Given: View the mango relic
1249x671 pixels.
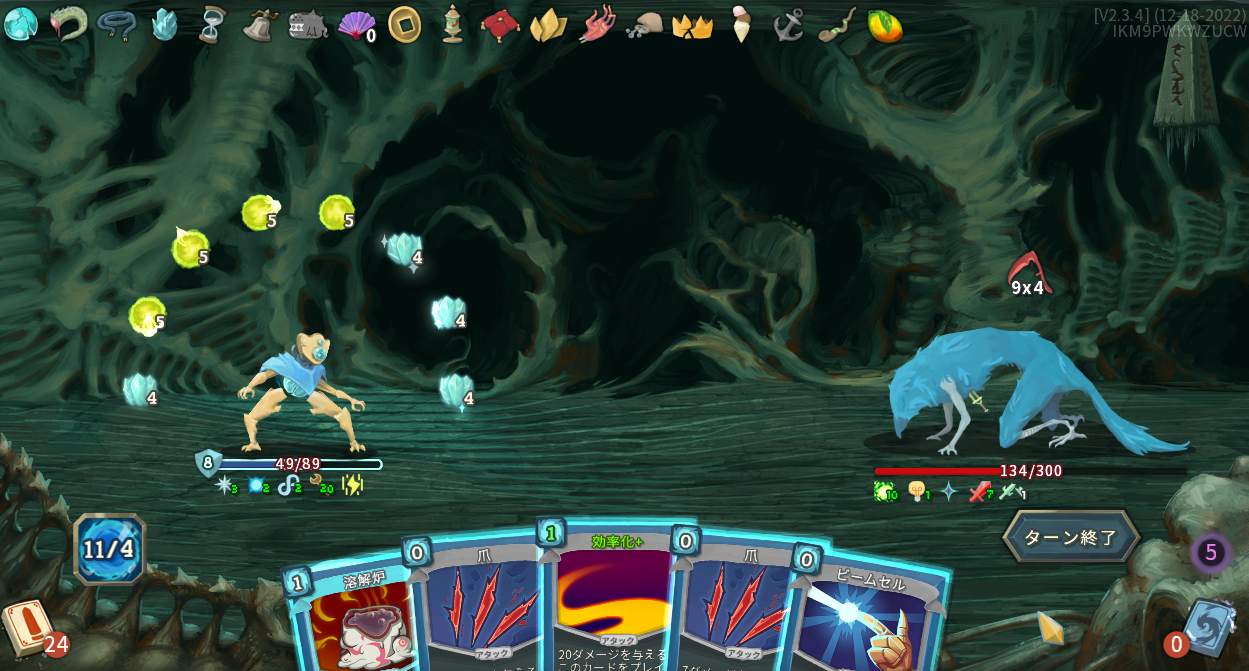Looking at the screenshot, I should point(884,25).
